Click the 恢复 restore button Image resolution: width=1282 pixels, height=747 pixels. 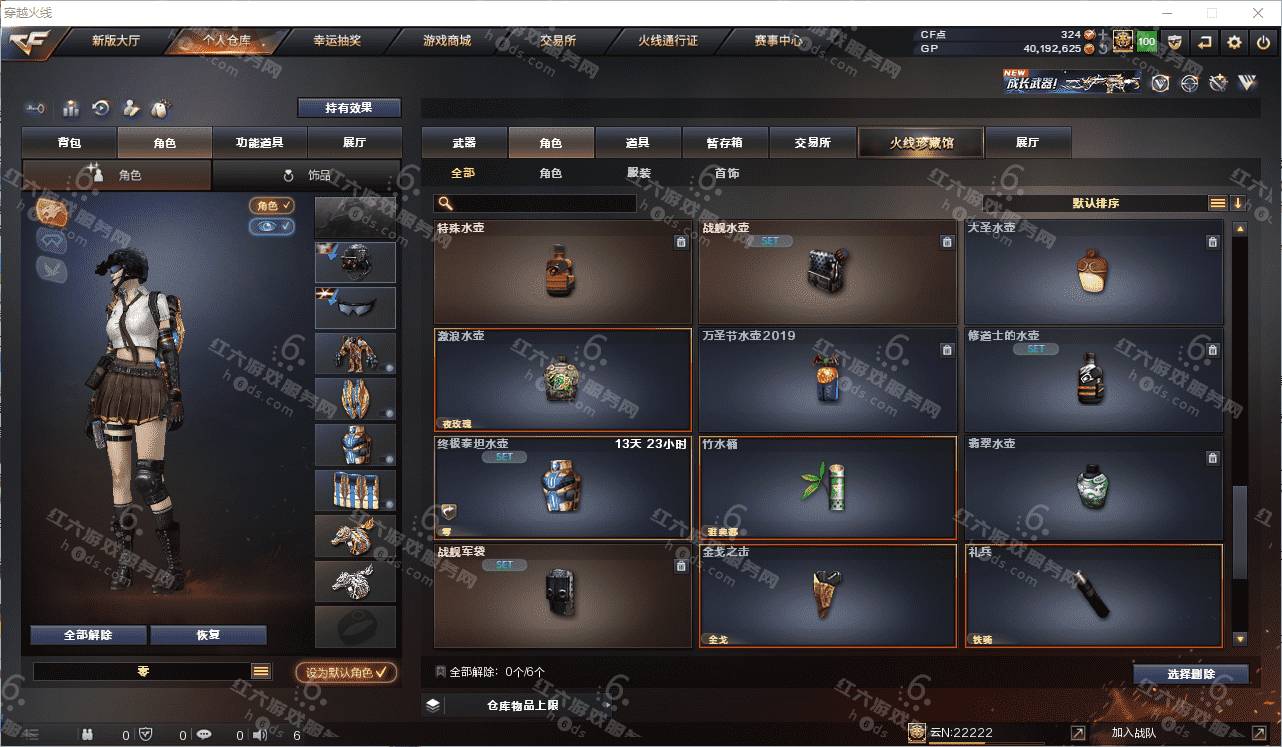coord(208,635)
